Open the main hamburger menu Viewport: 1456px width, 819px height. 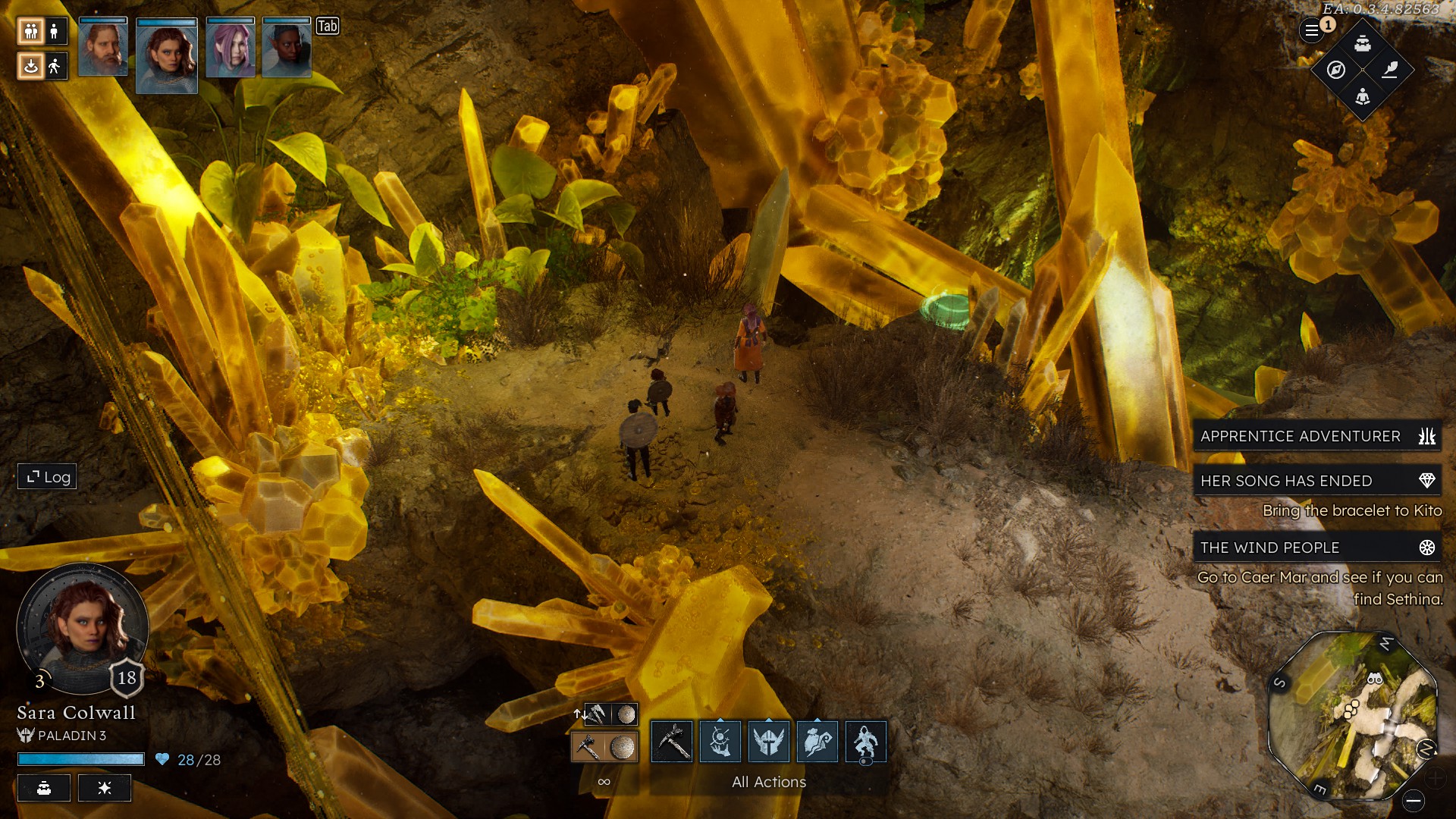coord(1311,31)
